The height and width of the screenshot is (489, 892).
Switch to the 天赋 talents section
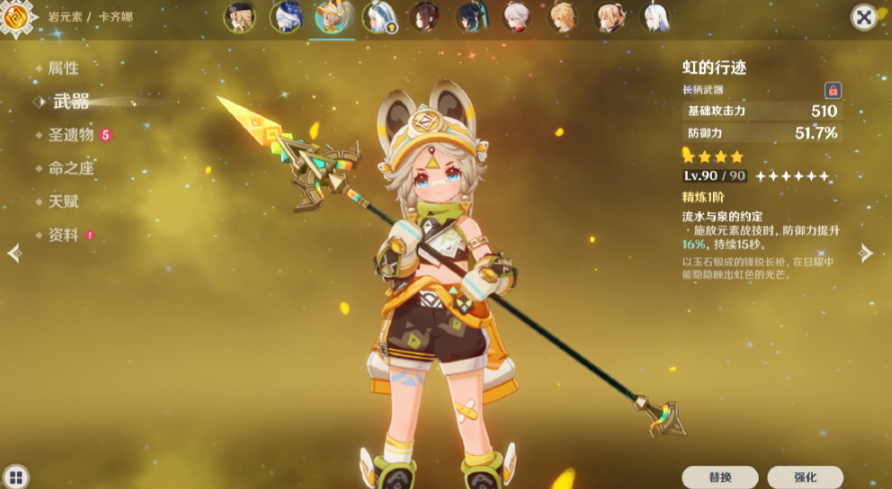[63, 201]
